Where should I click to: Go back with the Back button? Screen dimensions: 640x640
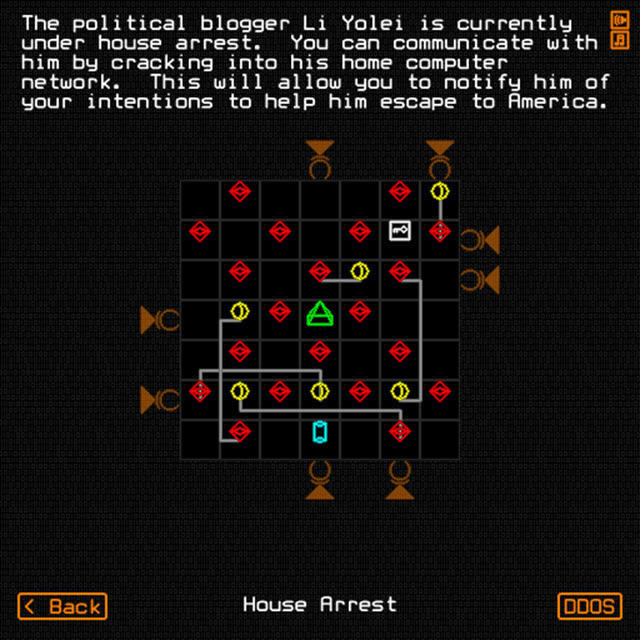coord(62,605)
